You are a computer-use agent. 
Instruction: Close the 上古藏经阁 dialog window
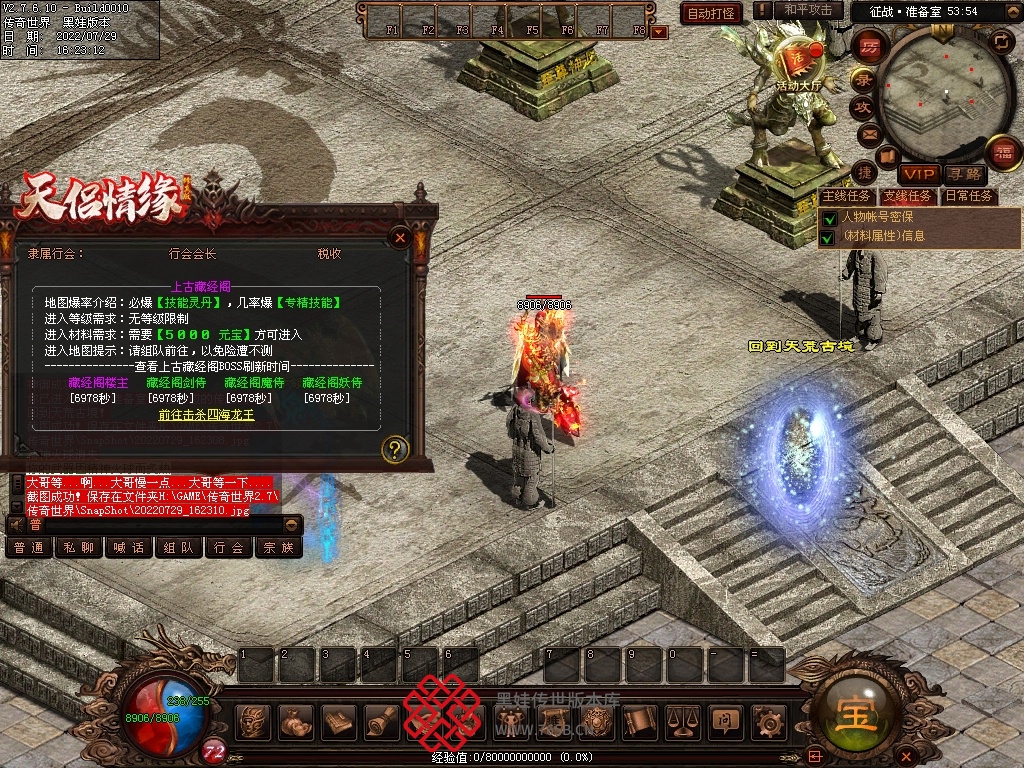tap(400, 238)
